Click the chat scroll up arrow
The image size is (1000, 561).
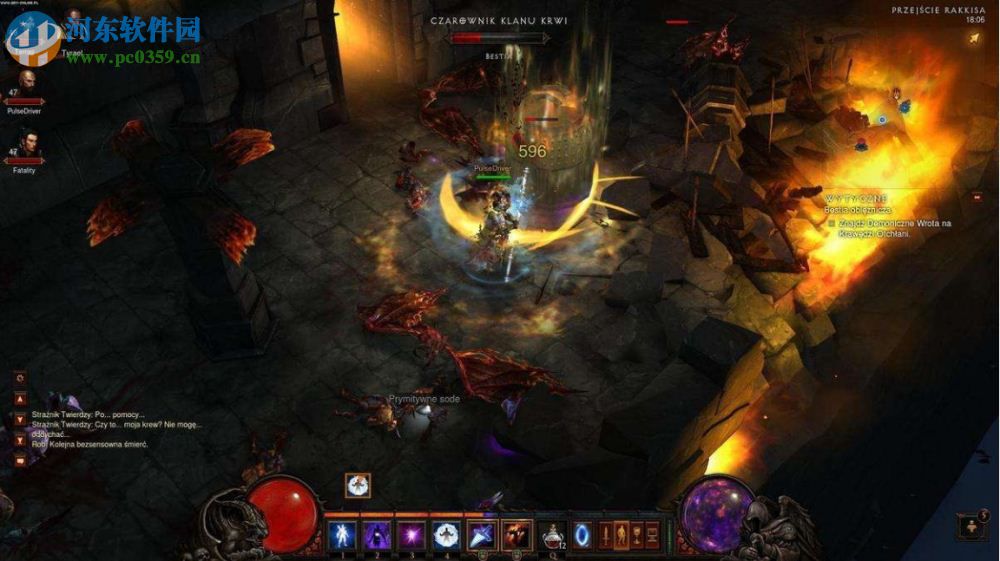(x=20, y=398)
